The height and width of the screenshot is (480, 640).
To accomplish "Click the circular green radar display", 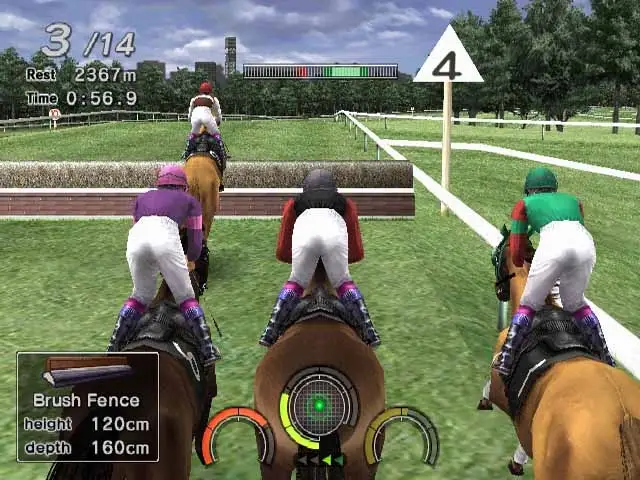I will pos(319,405).
